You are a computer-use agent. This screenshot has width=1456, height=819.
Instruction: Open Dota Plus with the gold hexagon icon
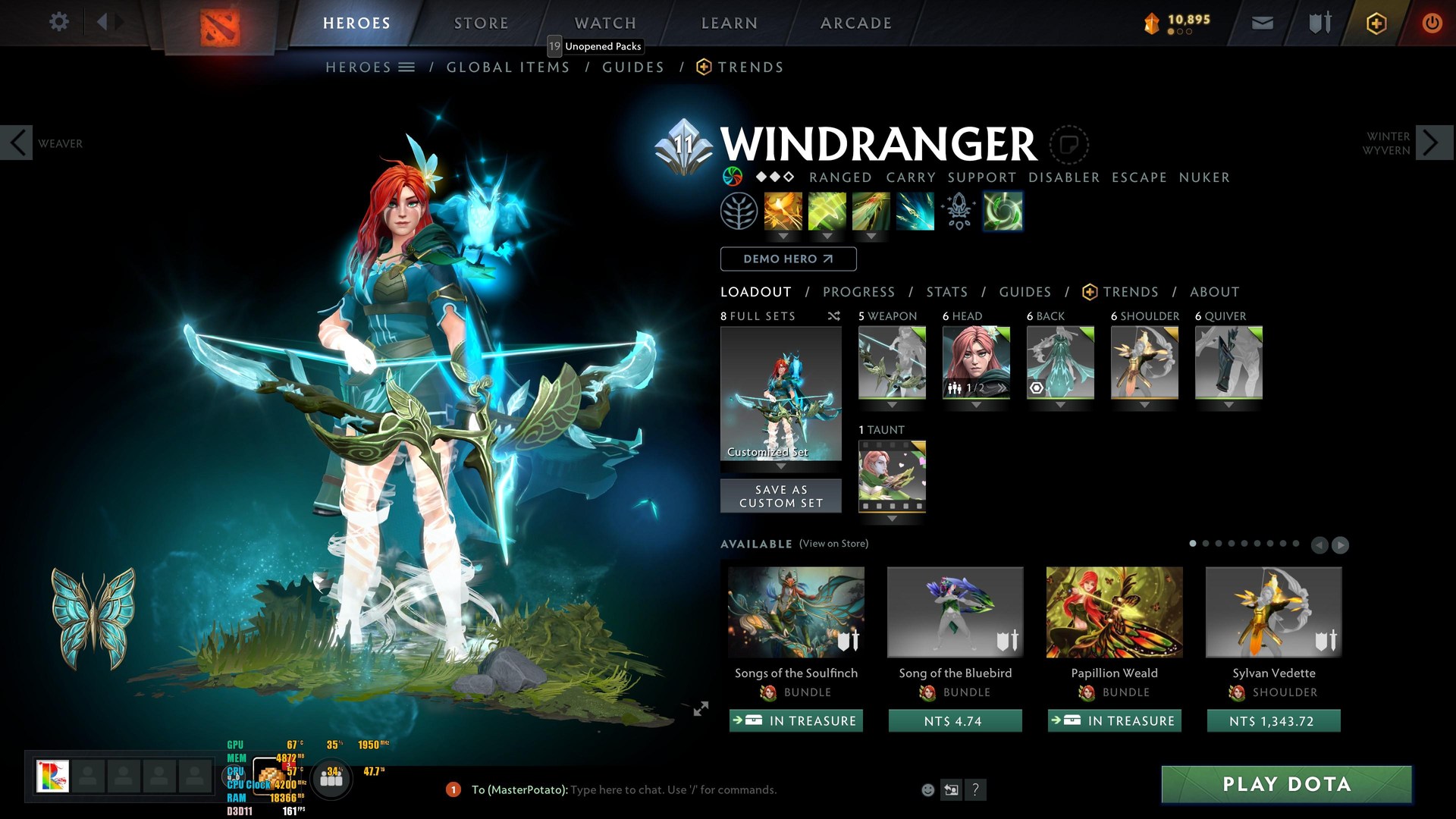point(1376,23)
